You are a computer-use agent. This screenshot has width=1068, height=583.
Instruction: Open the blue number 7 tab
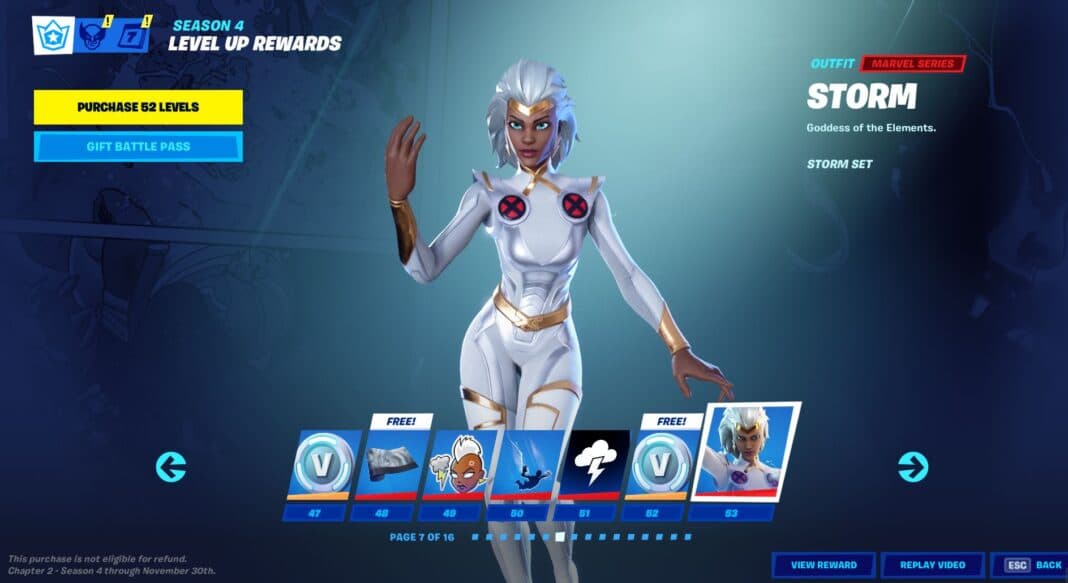click(132, 36)
